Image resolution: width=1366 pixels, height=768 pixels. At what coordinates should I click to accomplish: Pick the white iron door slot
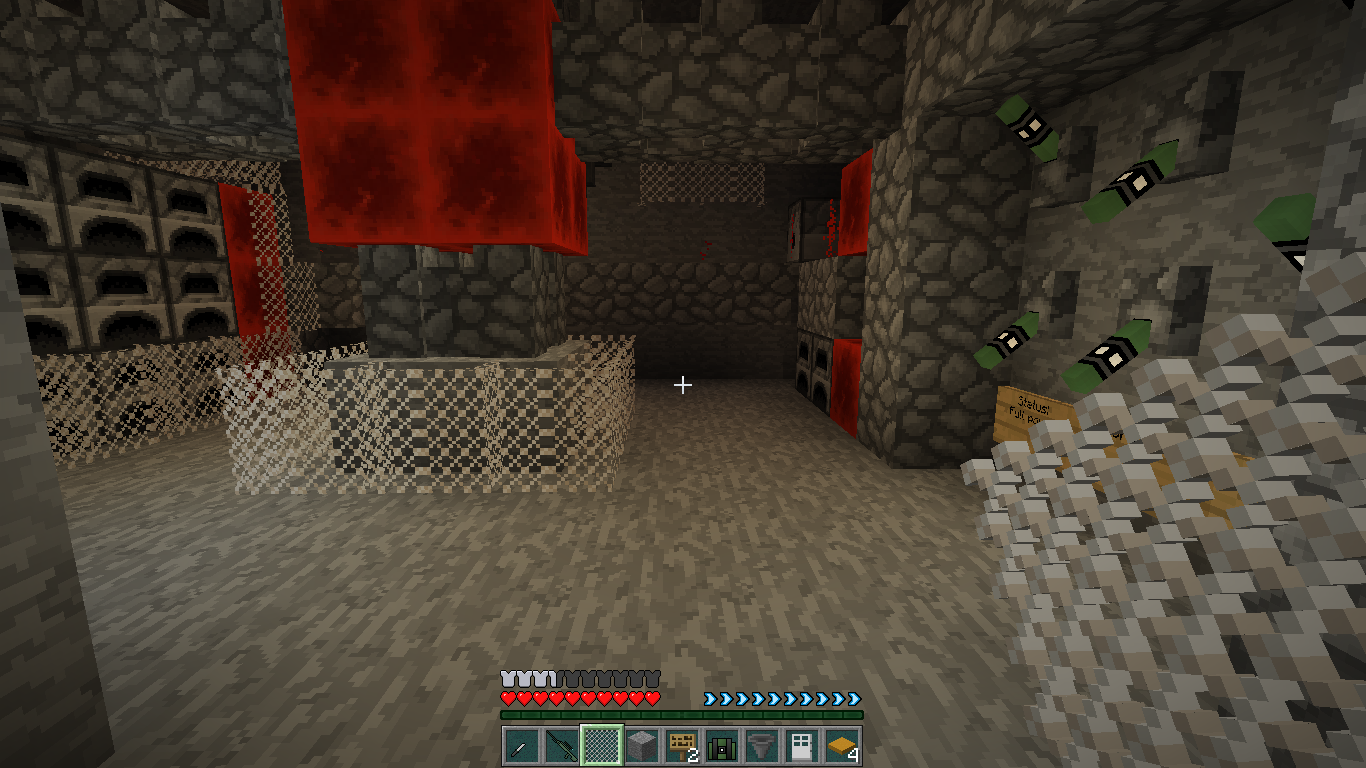[801, 745]
